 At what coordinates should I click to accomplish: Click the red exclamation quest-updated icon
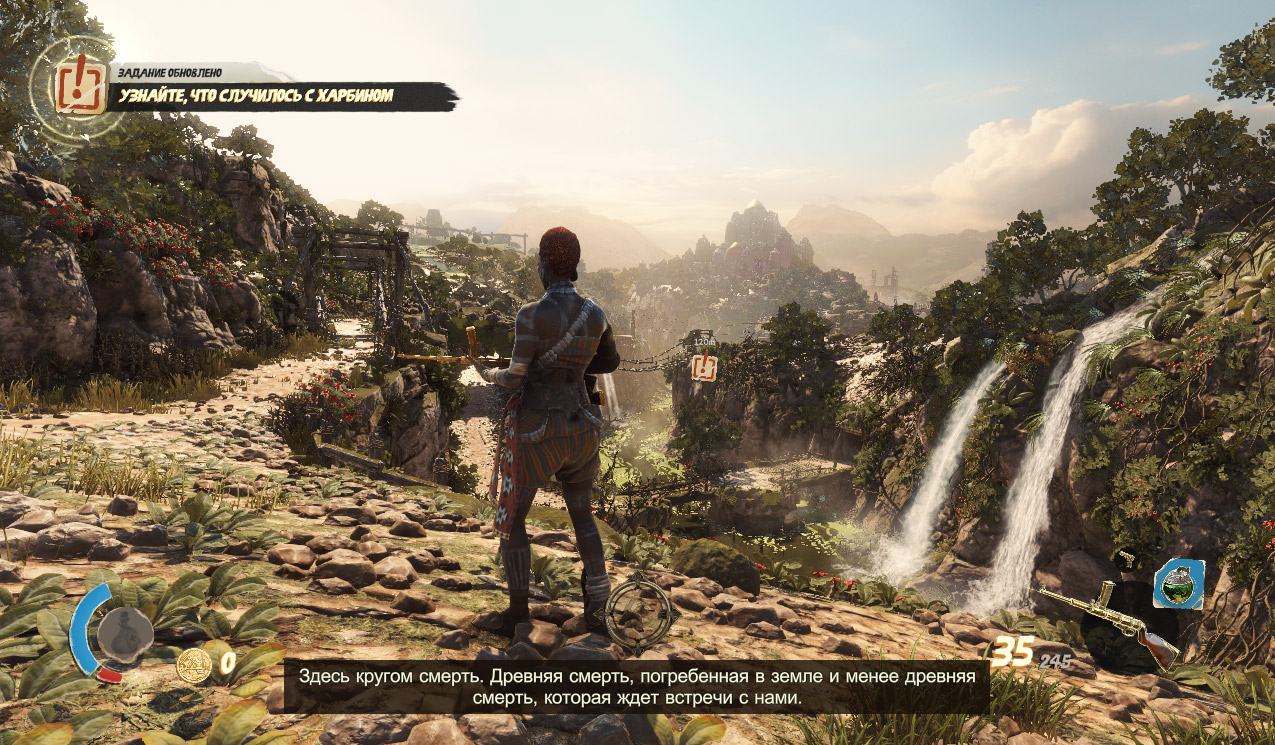pos(81,84)
